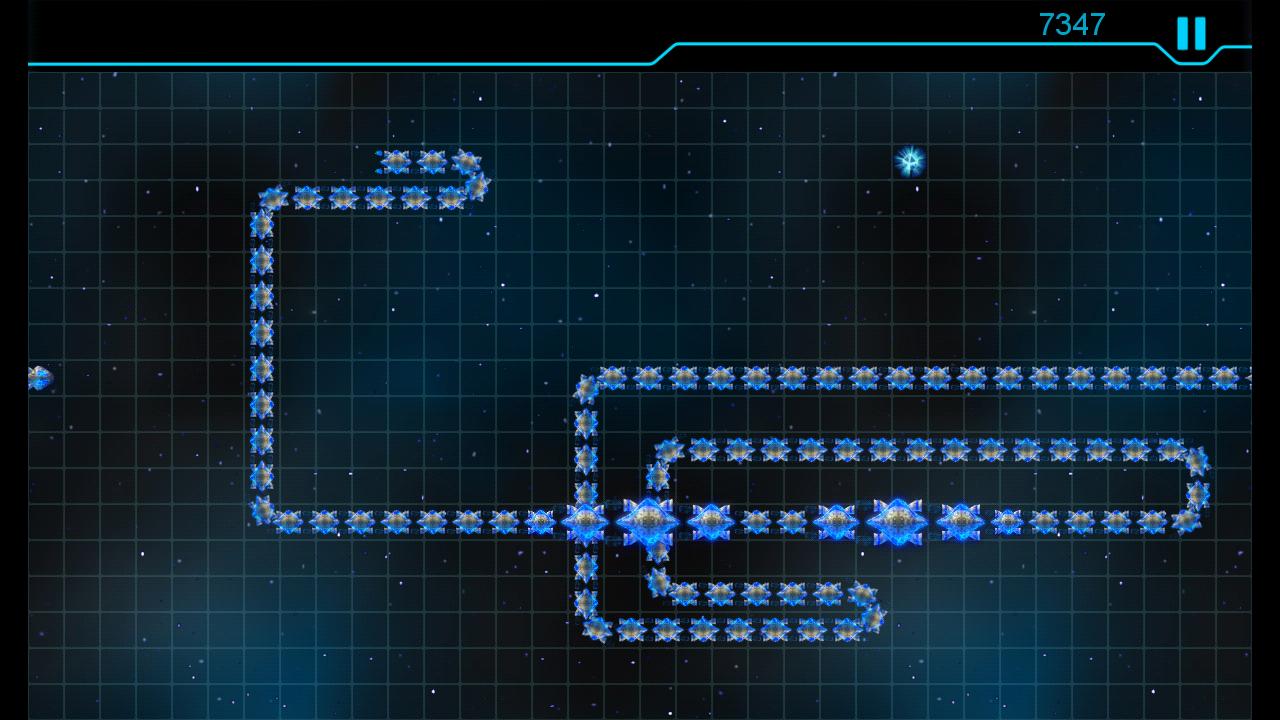This screenshot has width=1280, height=720.
Task: Click the rightmost curved crystal of the chain
Action: (1198, 490)
